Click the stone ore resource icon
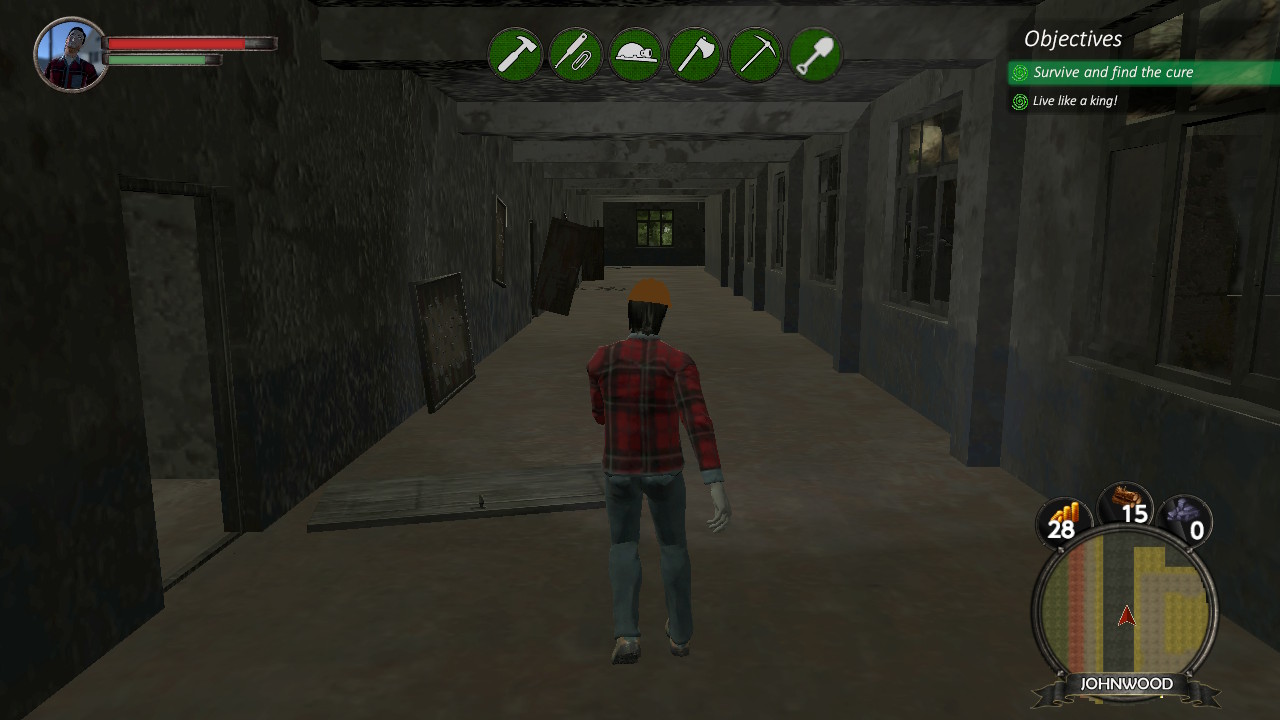1280x720 pixels. [x=1186, y=512]
